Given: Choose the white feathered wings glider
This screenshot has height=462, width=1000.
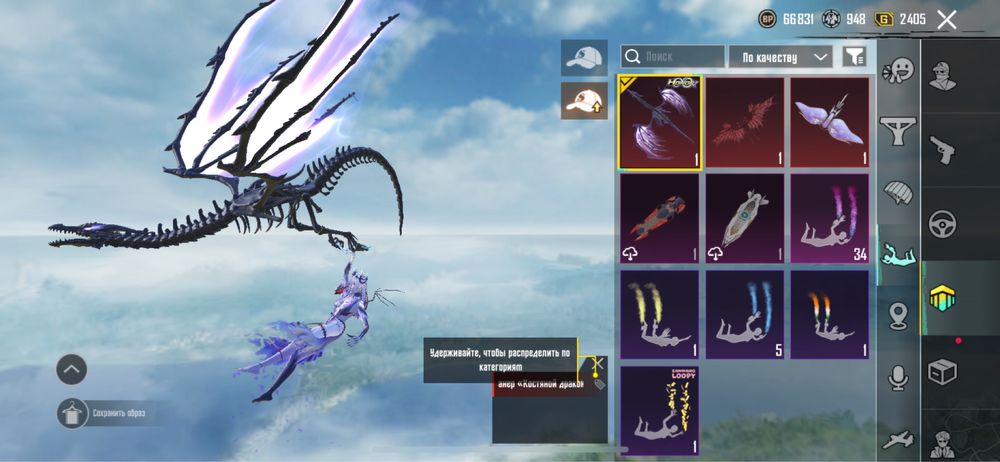Looking at the screenshot, I should click(x=829, y=122).
